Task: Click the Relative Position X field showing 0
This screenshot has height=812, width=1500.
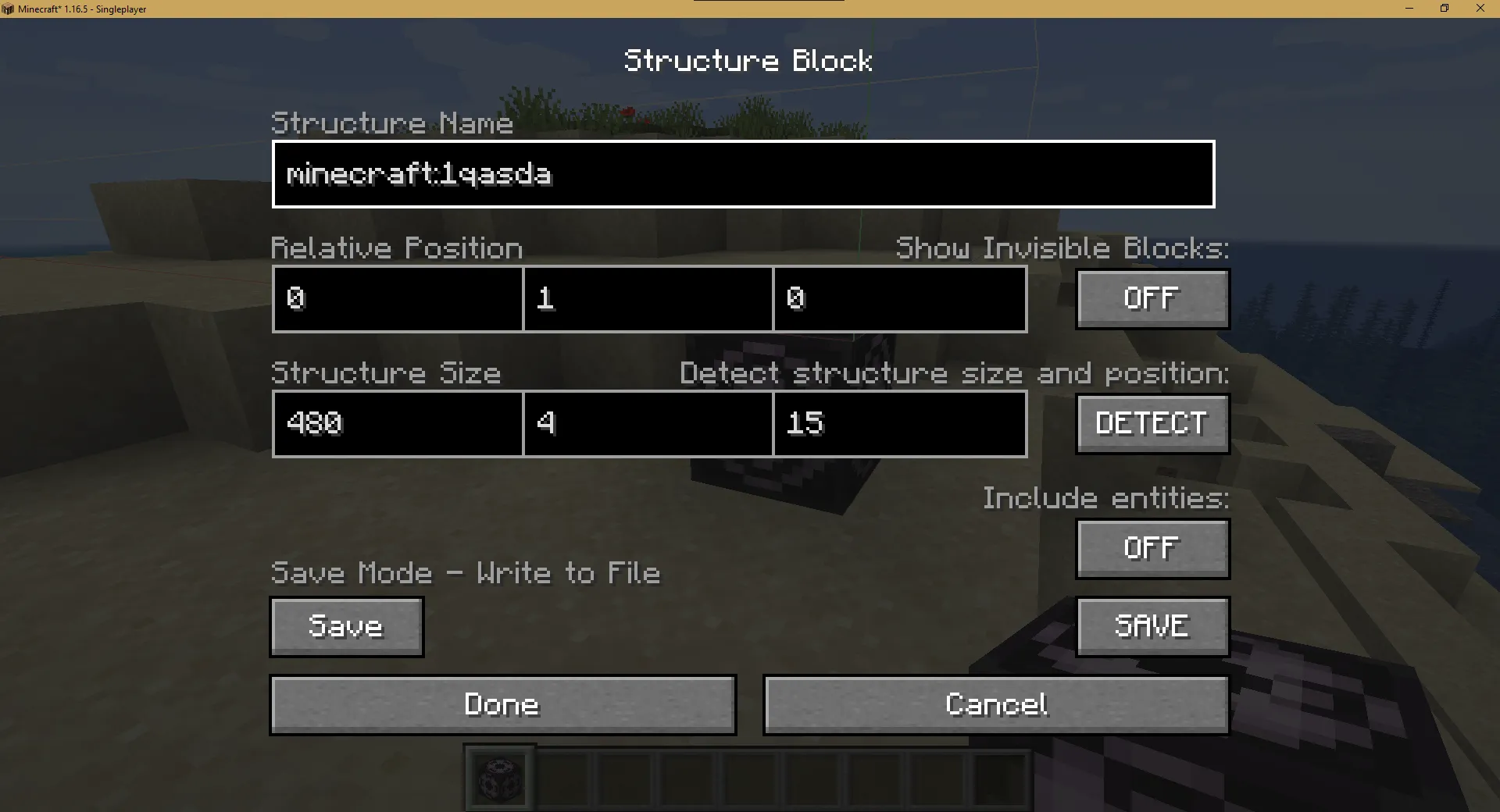Action: click(x=396, y=299)
